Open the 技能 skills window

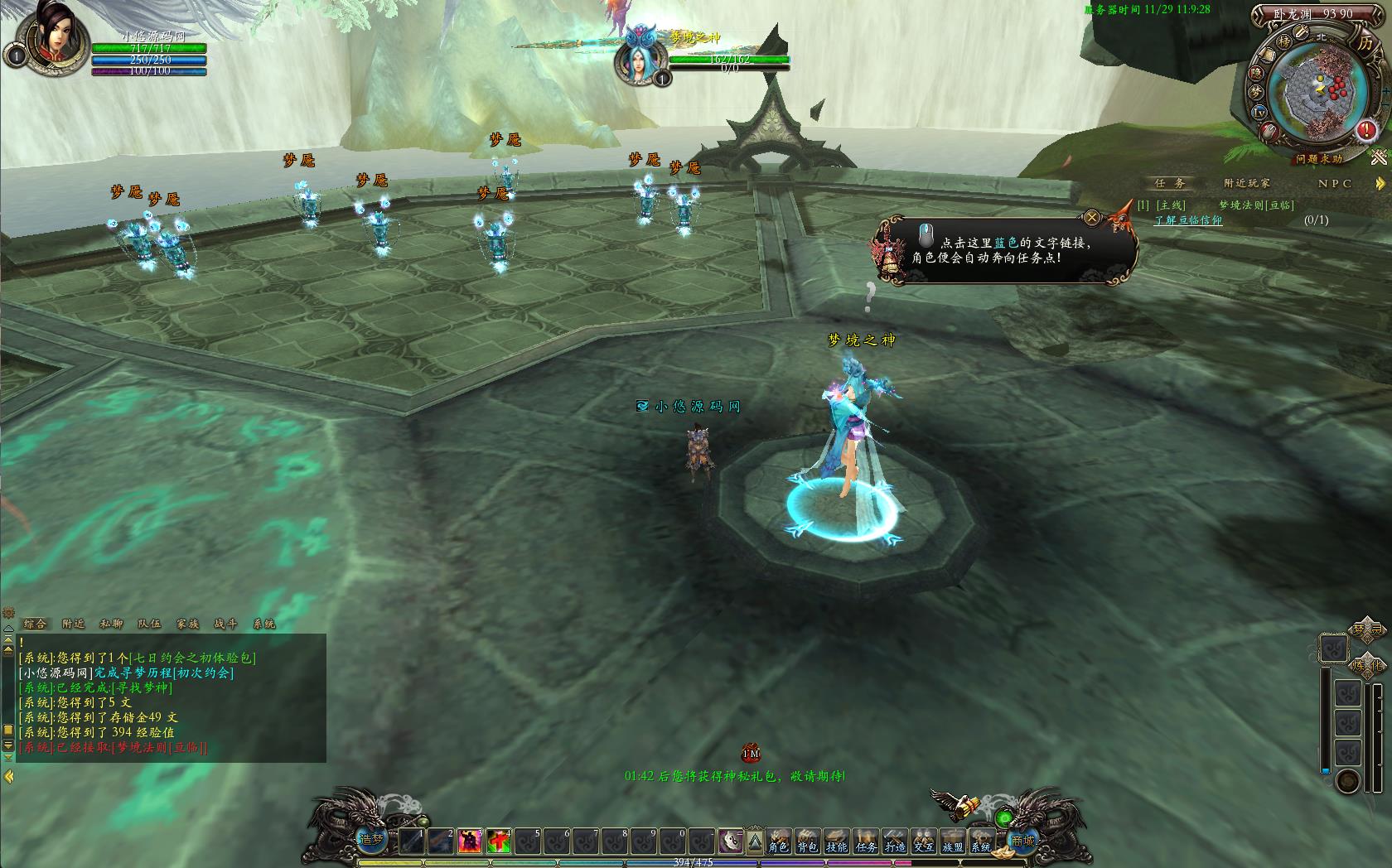[x=836, y=841]
